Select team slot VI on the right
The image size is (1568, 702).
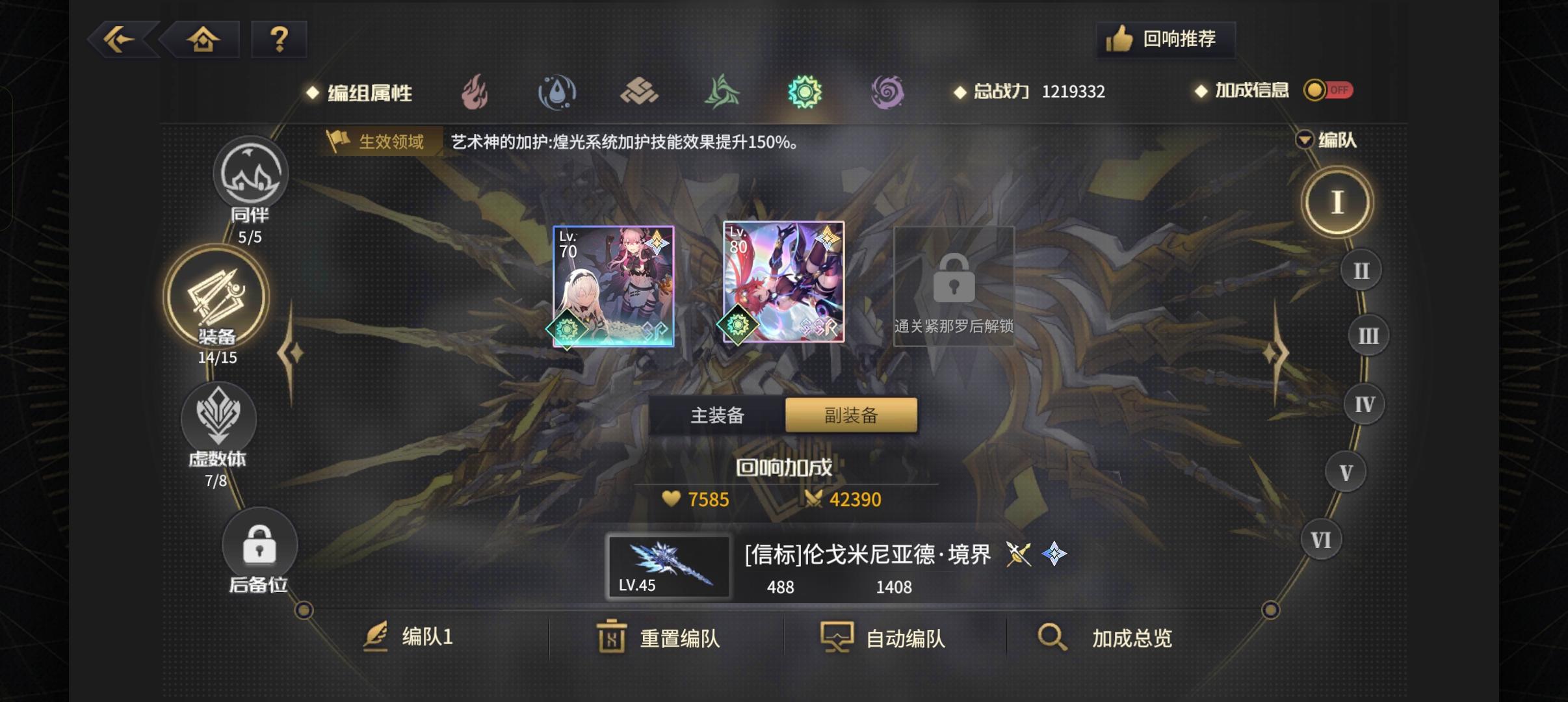pos(1320,539)
